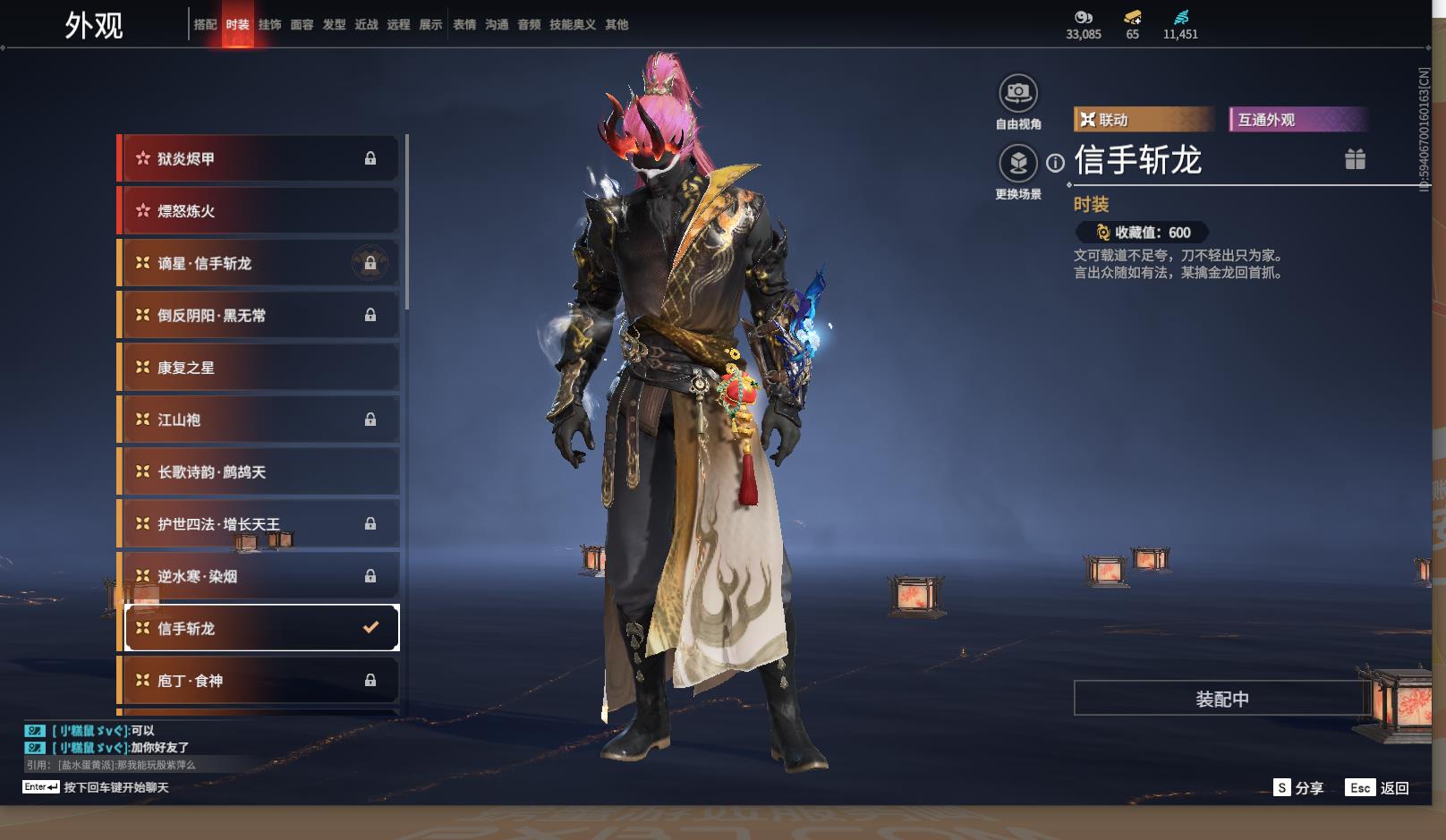This screenshot has height=840, width=1446.
Task: Click the 返回 back button
Action: pyautogui.click(x=1380, y=787)
